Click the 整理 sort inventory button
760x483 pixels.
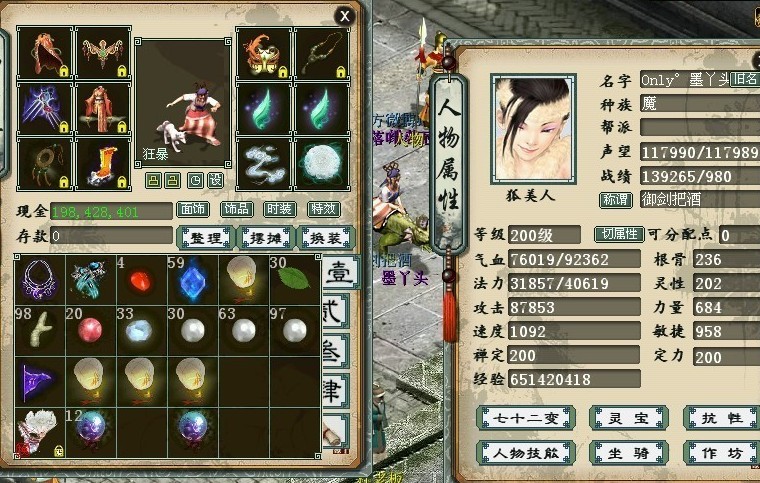(x=205, y=237)
